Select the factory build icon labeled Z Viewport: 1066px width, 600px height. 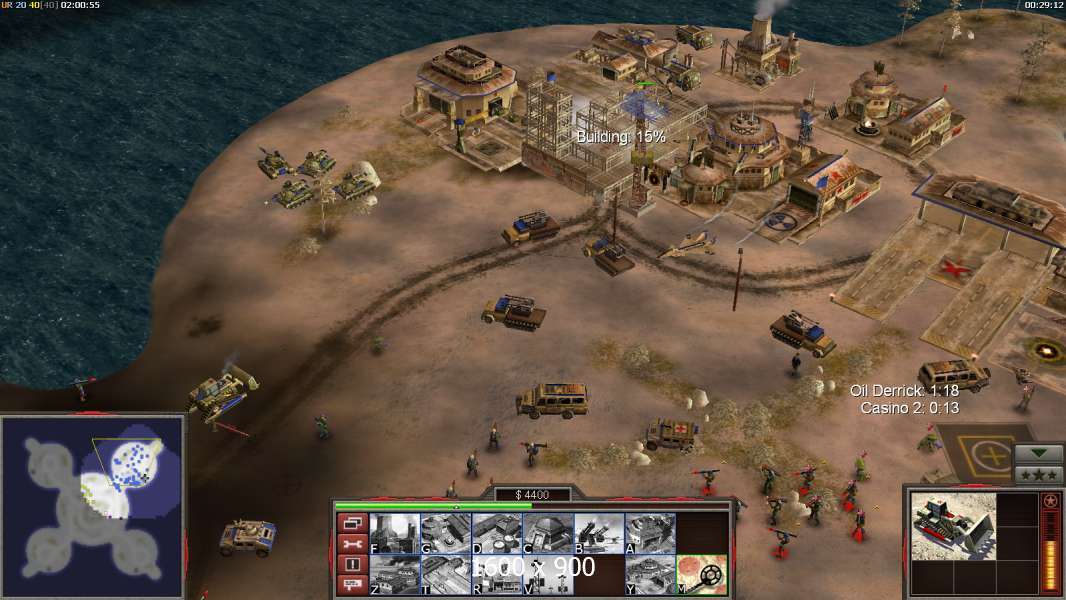(x=395, y=575)
